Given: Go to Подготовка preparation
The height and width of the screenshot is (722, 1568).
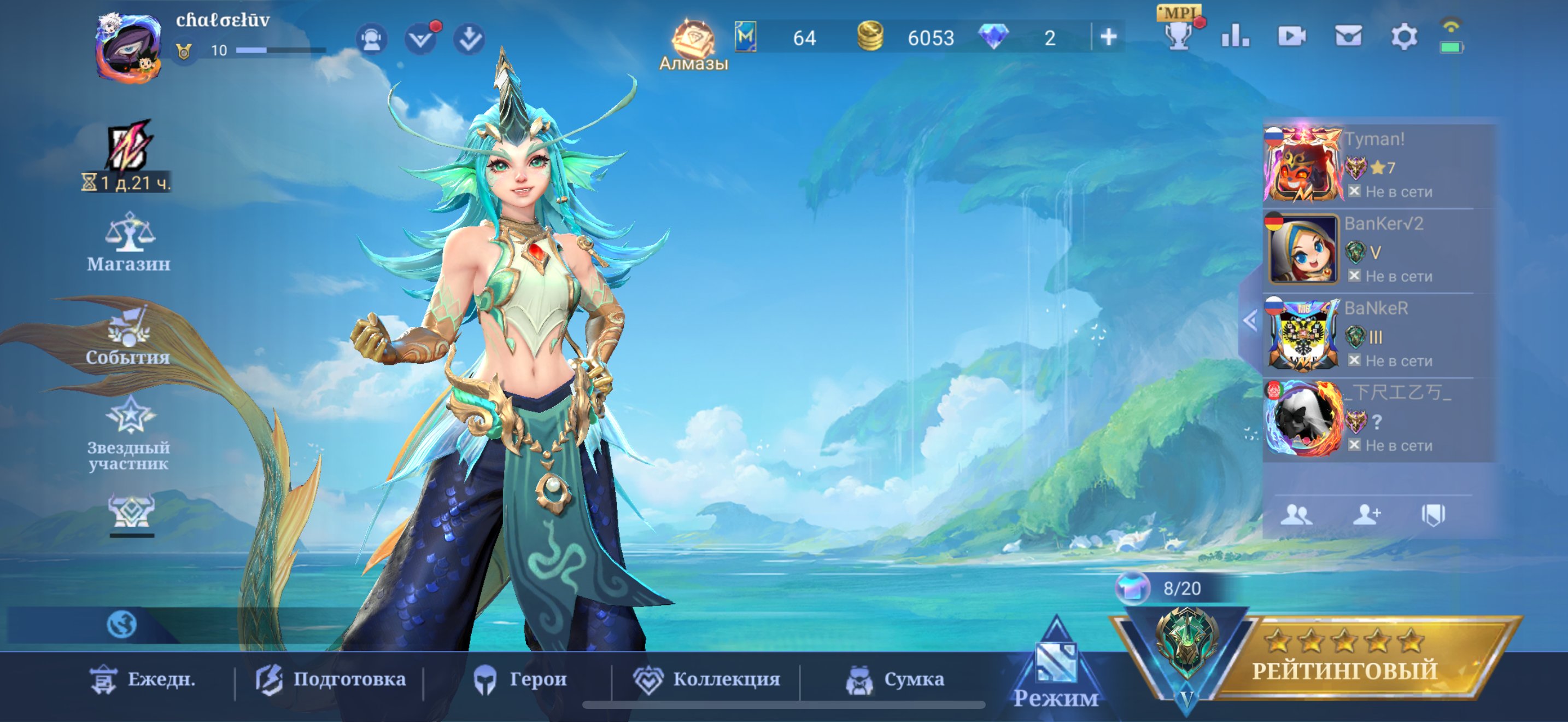Looking at the screenshot, I should pos(331,679).
